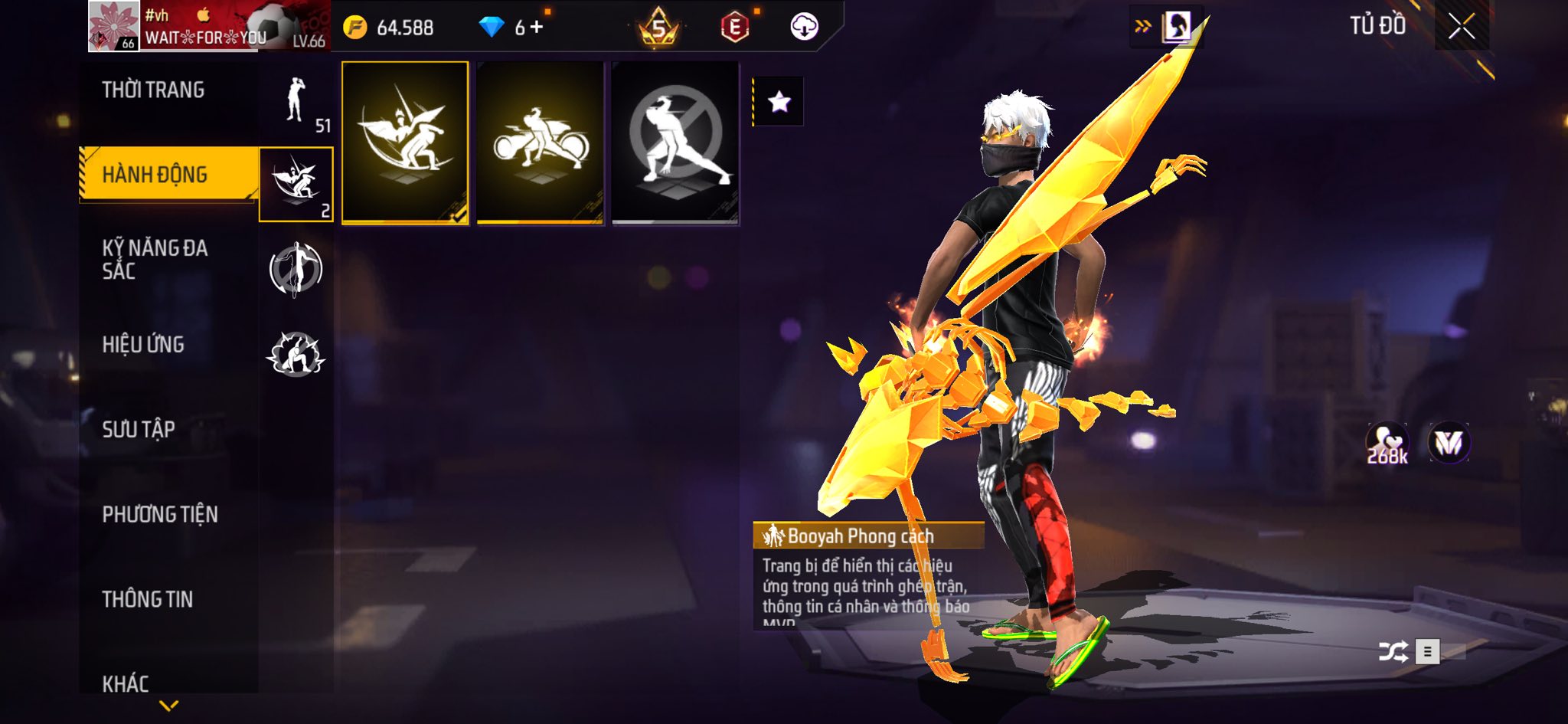1568x724 pixels.
Task: Close the Tủ Đồ wardrobe screen
Action: [1462, 27]
